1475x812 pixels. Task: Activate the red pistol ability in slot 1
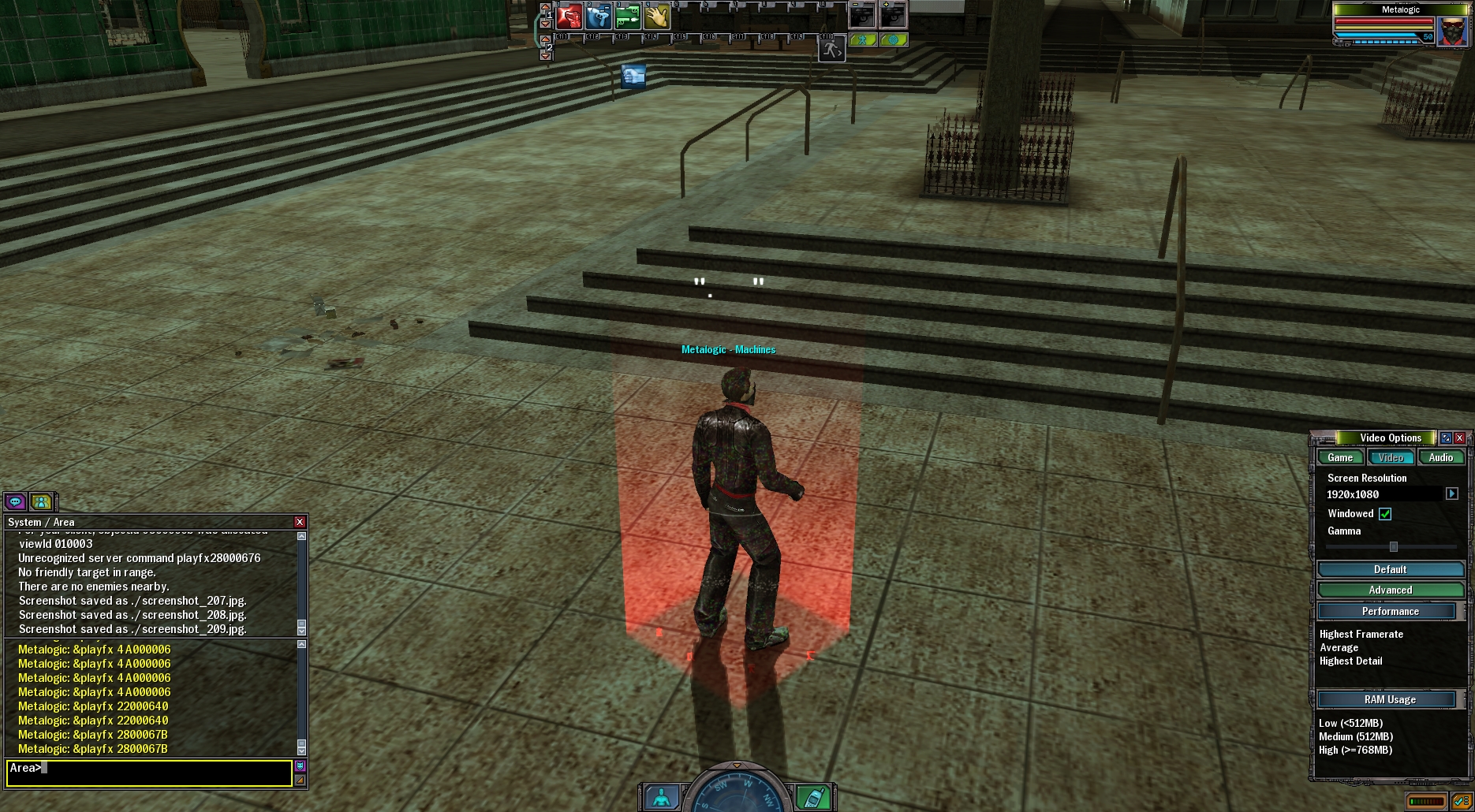(569, 16)
